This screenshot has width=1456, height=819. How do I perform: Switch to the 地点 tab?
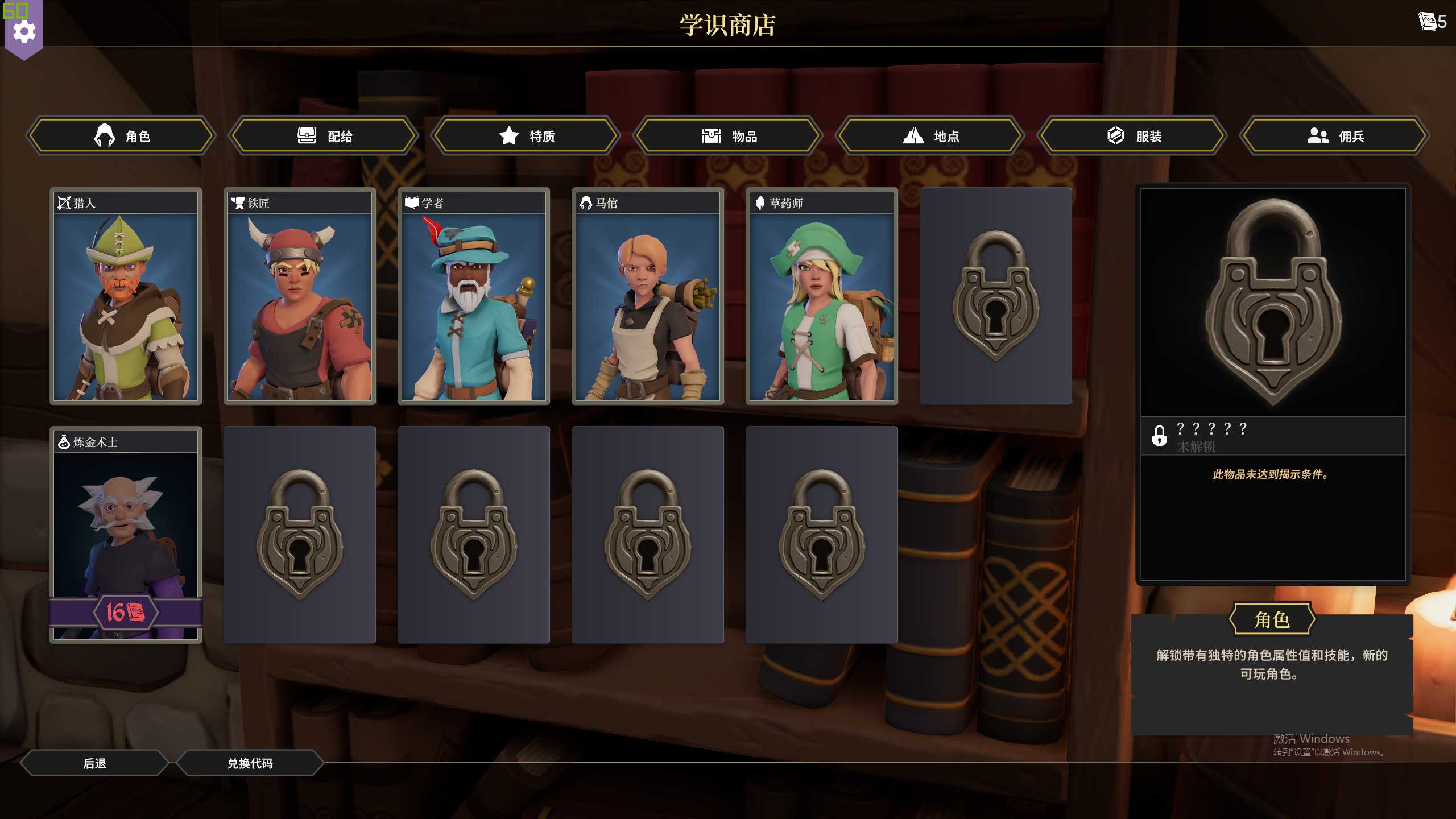(930, 136)
